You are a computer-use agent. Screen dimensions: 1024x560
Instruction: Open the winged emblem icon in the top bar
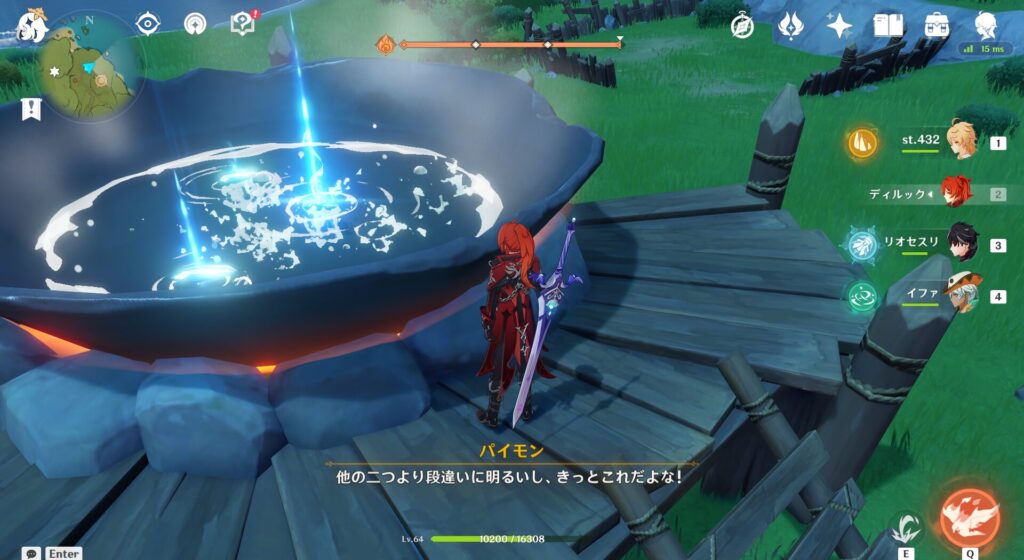click(x=789, y=26)
